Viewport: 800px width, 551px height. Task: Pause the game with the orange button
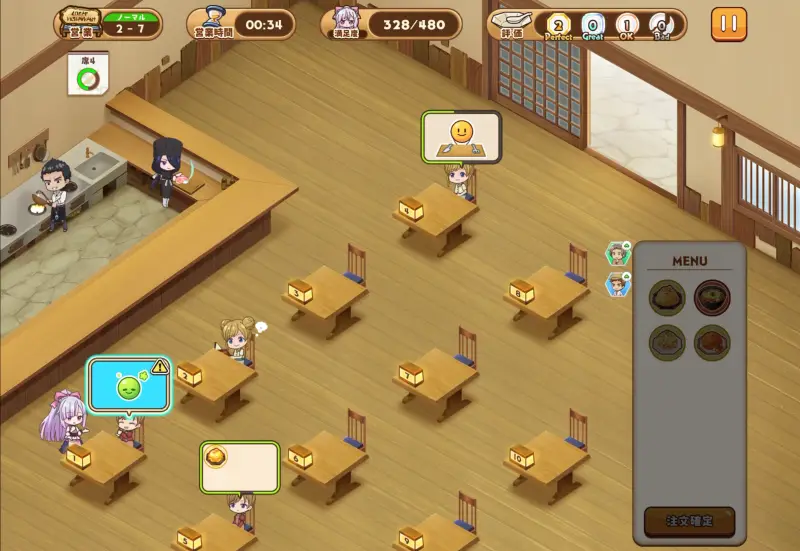tap(729, 24)
